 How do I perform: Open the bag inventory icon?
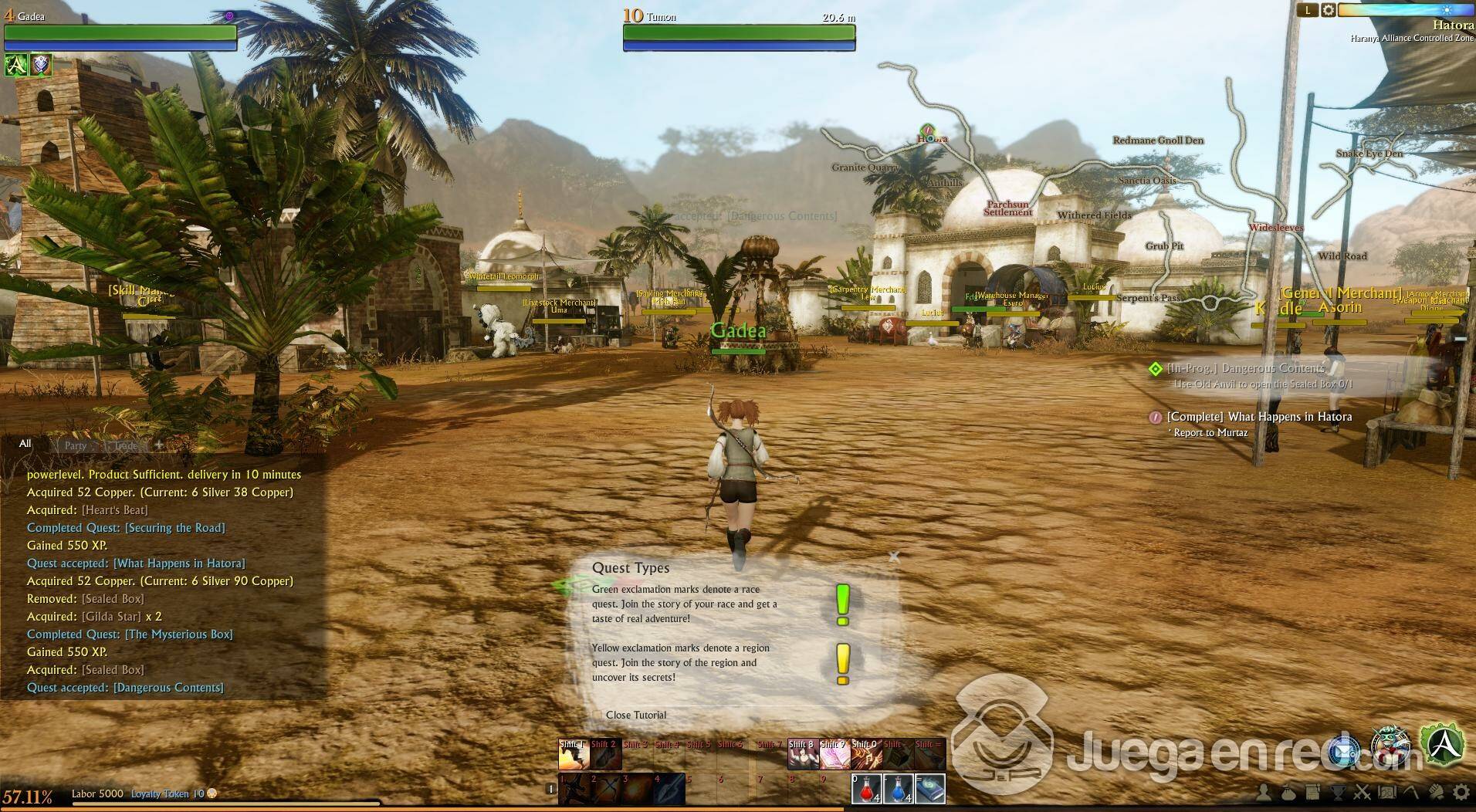(1288, 792)
